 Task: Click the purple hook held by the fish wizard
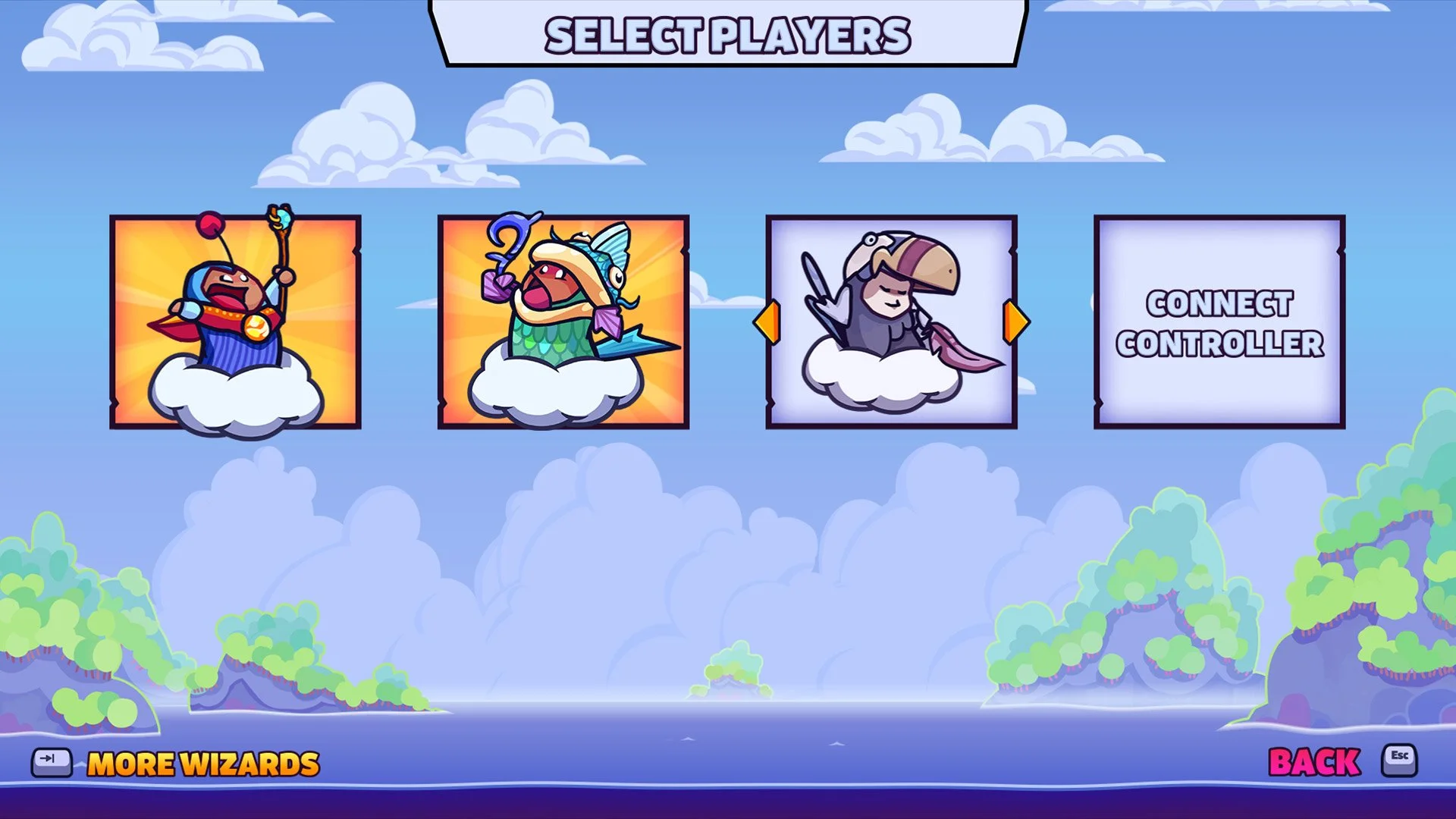pyautogui.click(x=505, y=243)
